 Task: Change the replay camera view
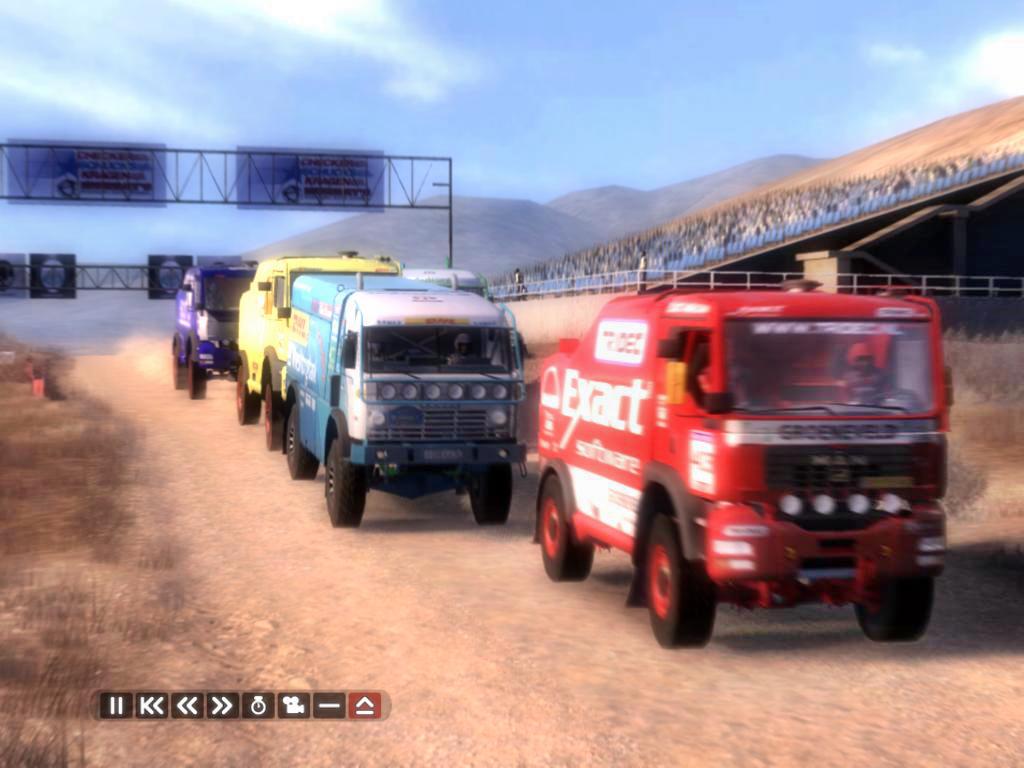293,705
